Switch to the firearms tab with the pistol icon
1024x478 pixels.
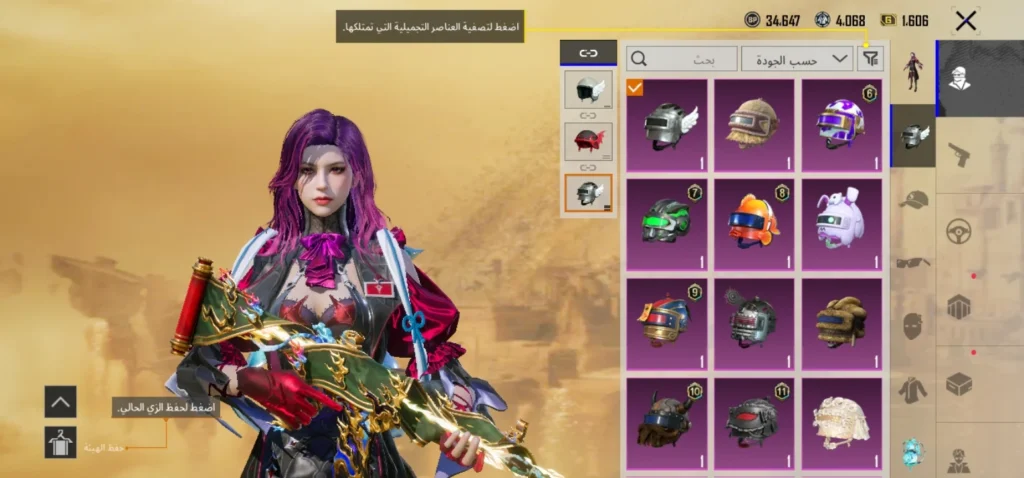(x=961, y=155)
